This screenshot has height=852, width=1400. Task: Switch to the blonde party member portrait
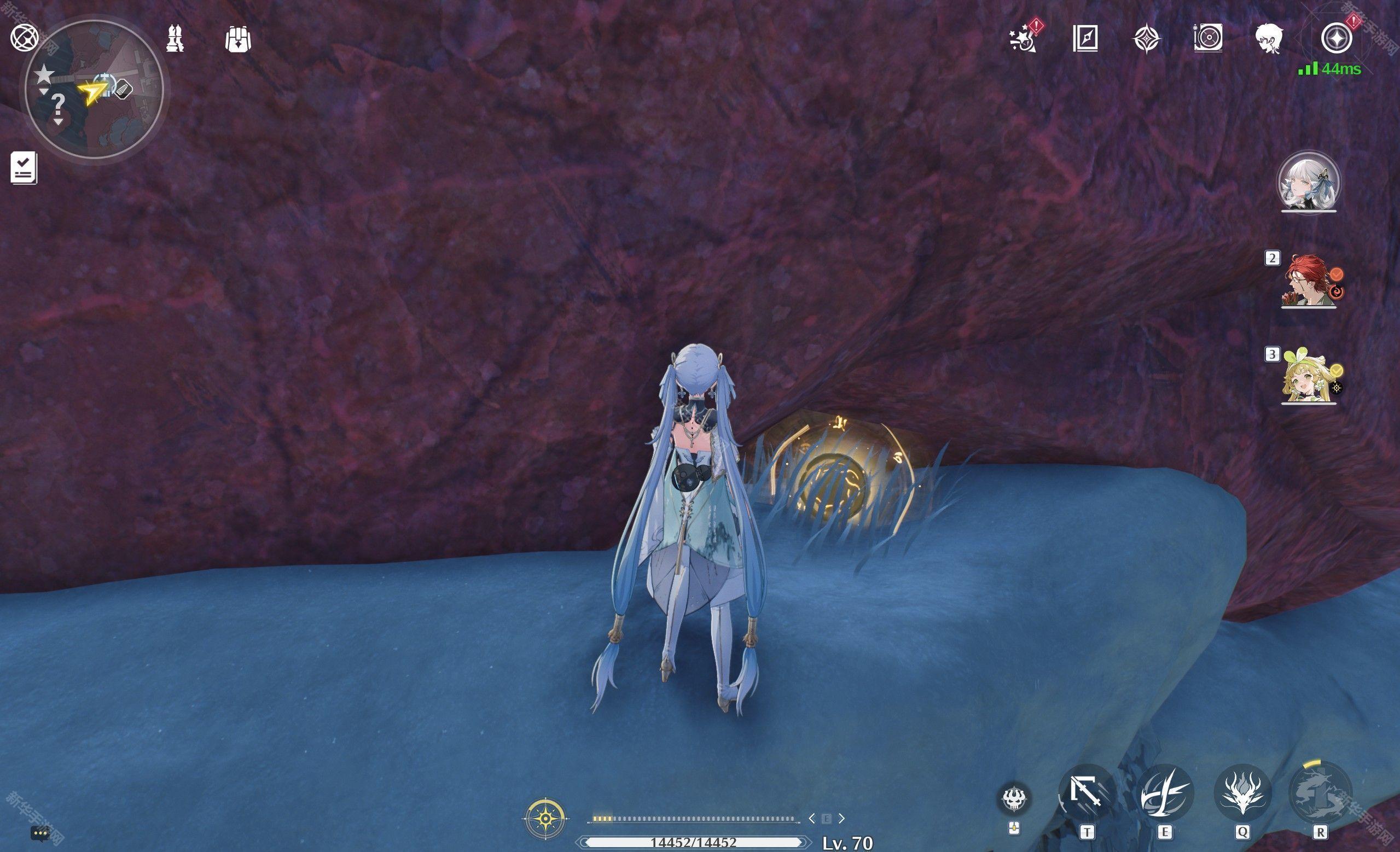[x=1308, y=378]
